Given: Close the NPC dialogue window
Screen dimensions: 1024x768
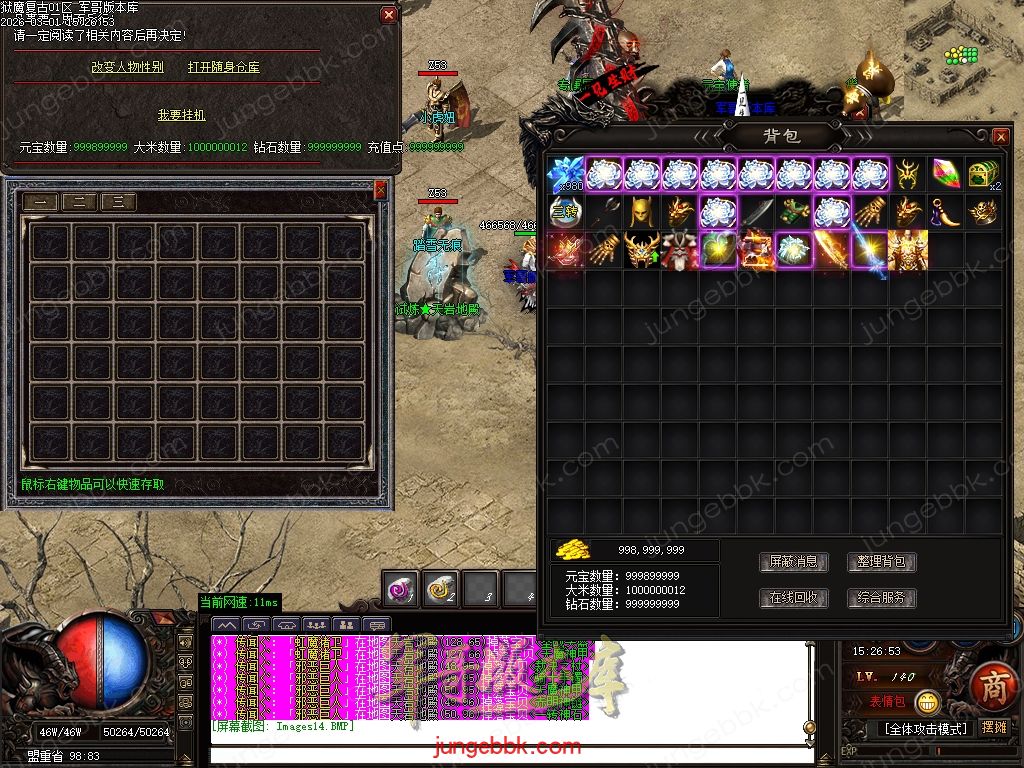Looking at the screenshot, I should coord(389,15).
